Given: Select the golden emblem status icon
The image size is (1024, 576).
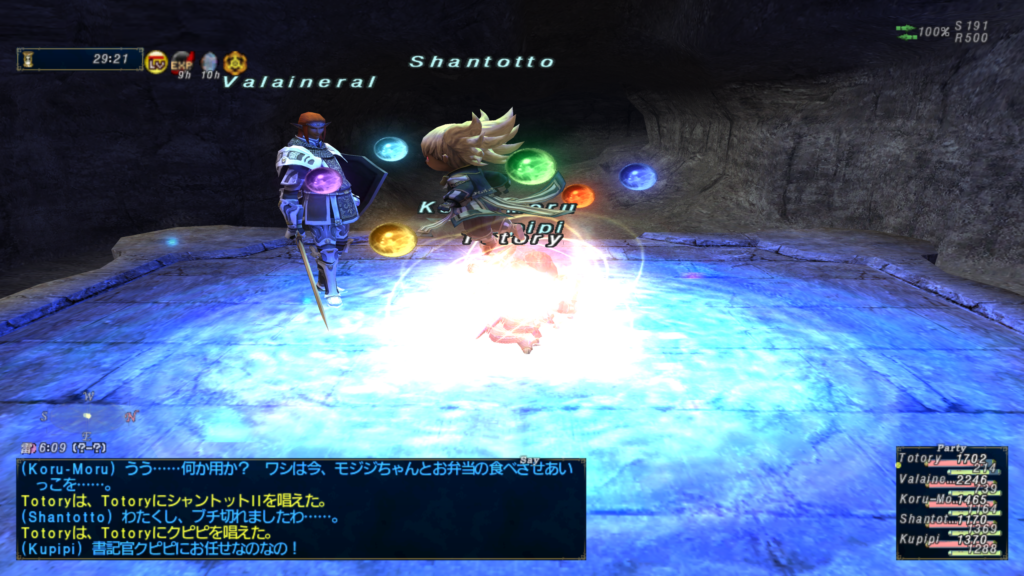Looking at the screenshot, I should point(234,62).
